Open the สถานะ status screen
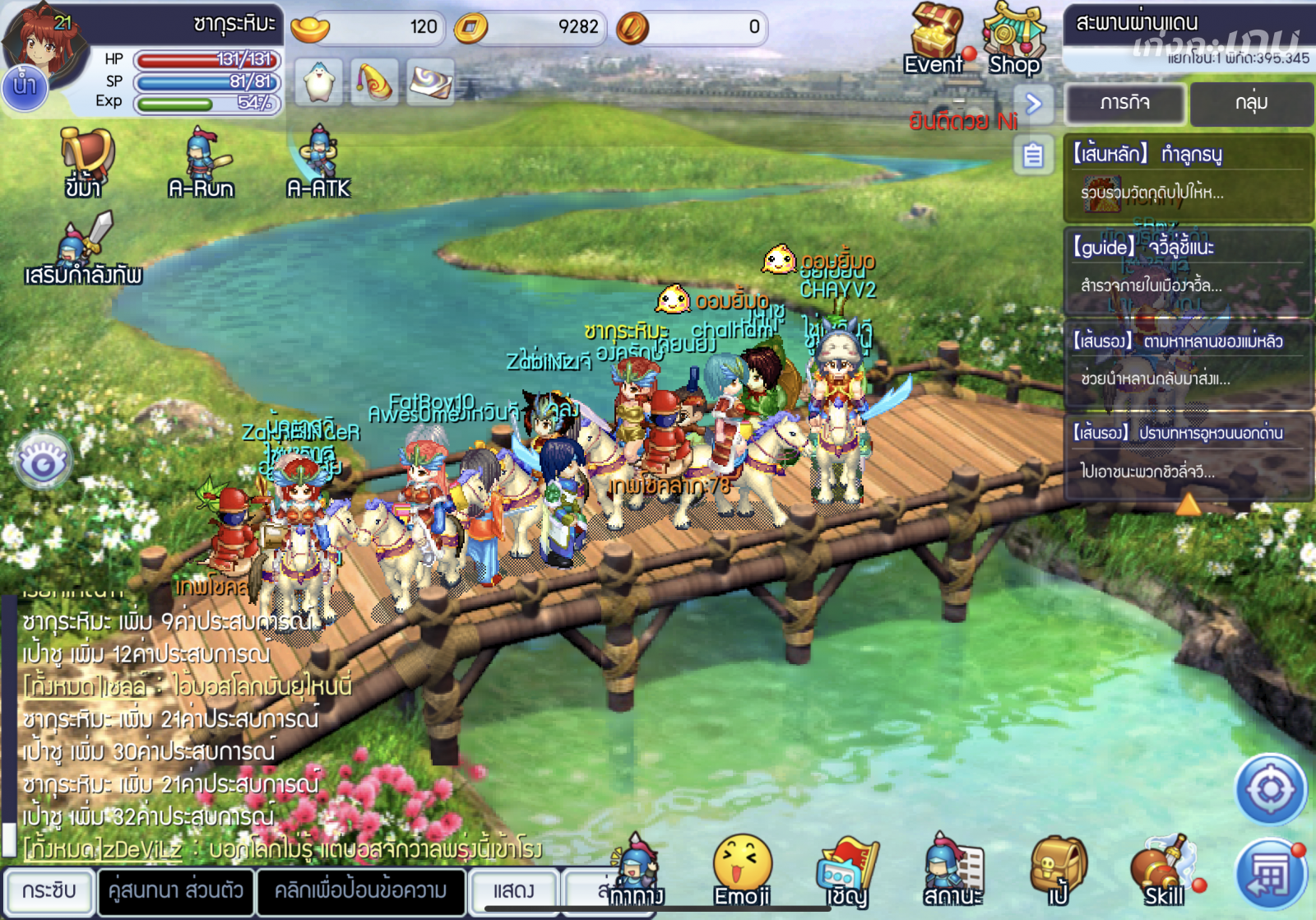 coord(952,870)
